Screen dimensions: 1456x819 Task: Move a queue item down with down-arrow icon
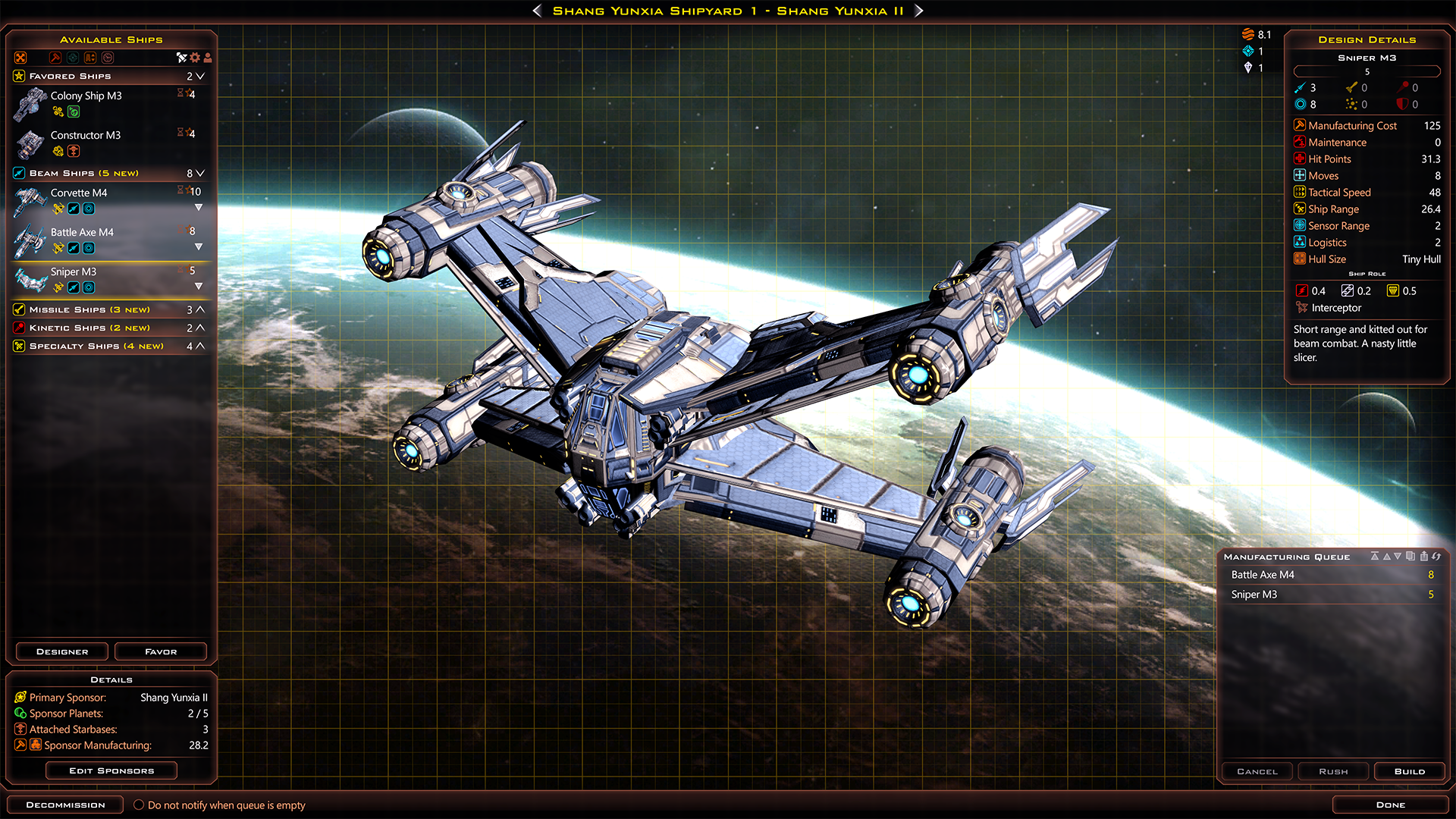[1398, 556]
